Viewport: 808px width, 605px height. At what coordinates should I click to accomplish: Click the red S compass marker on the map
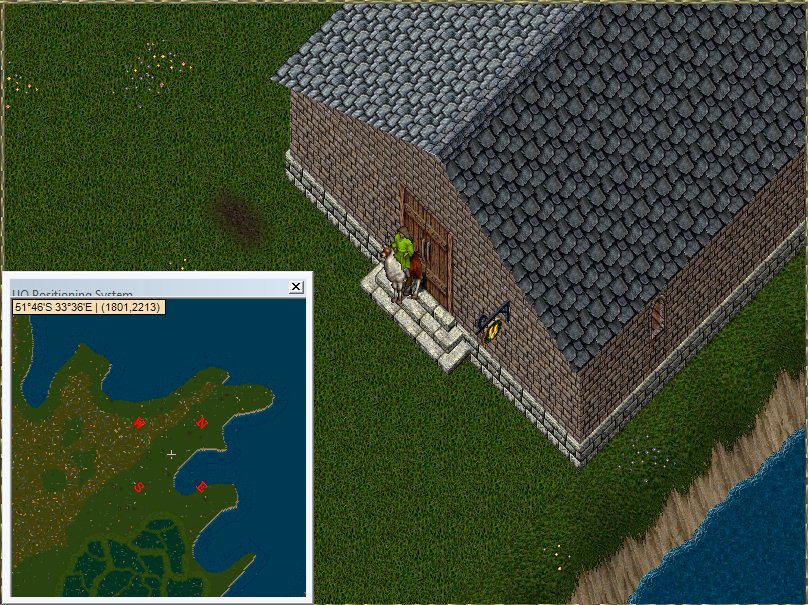tap(139, 487)
